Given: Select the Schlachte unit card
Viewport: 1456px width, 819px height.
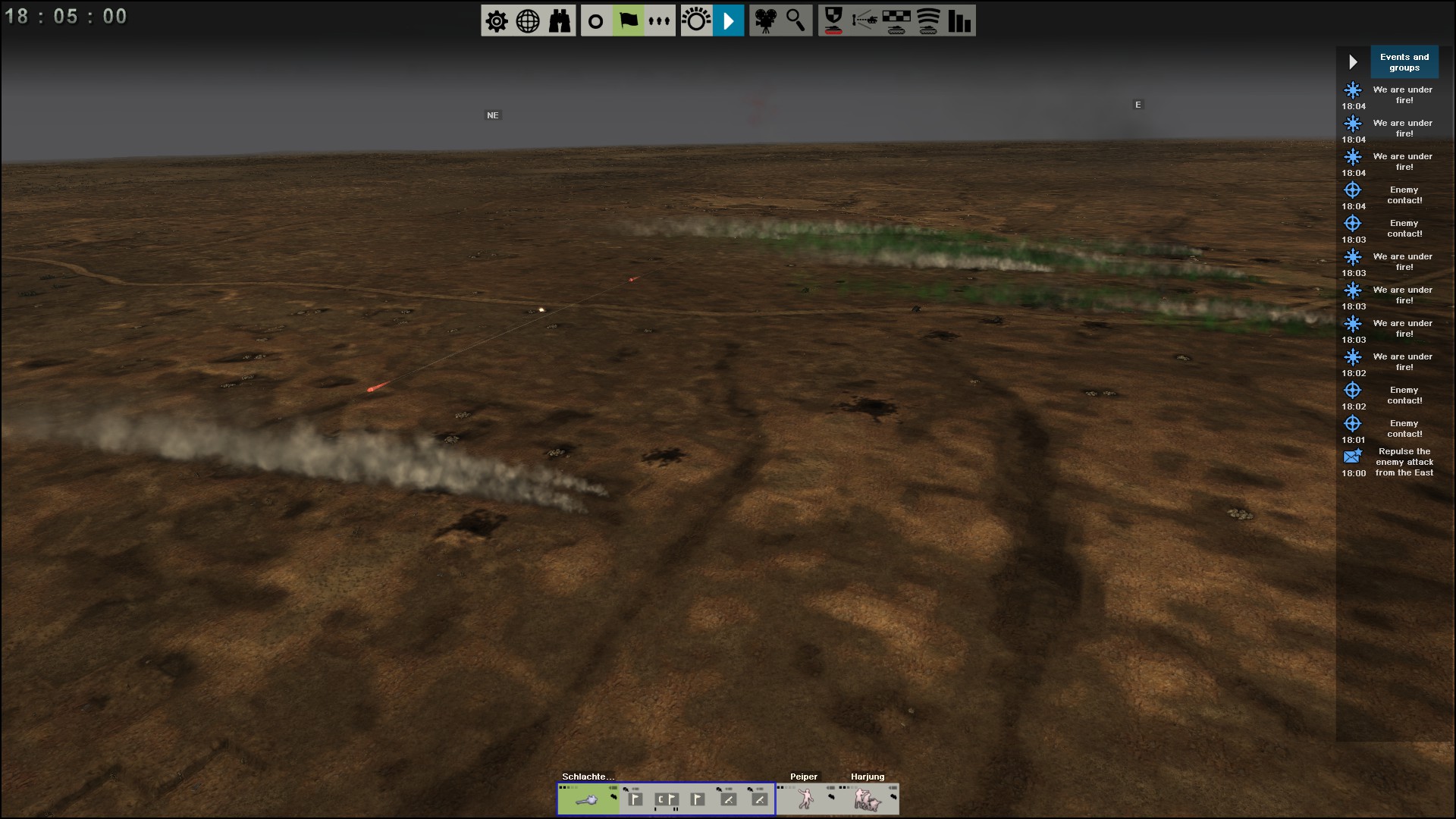Looking at the screenshot, I should coord(588,799).
